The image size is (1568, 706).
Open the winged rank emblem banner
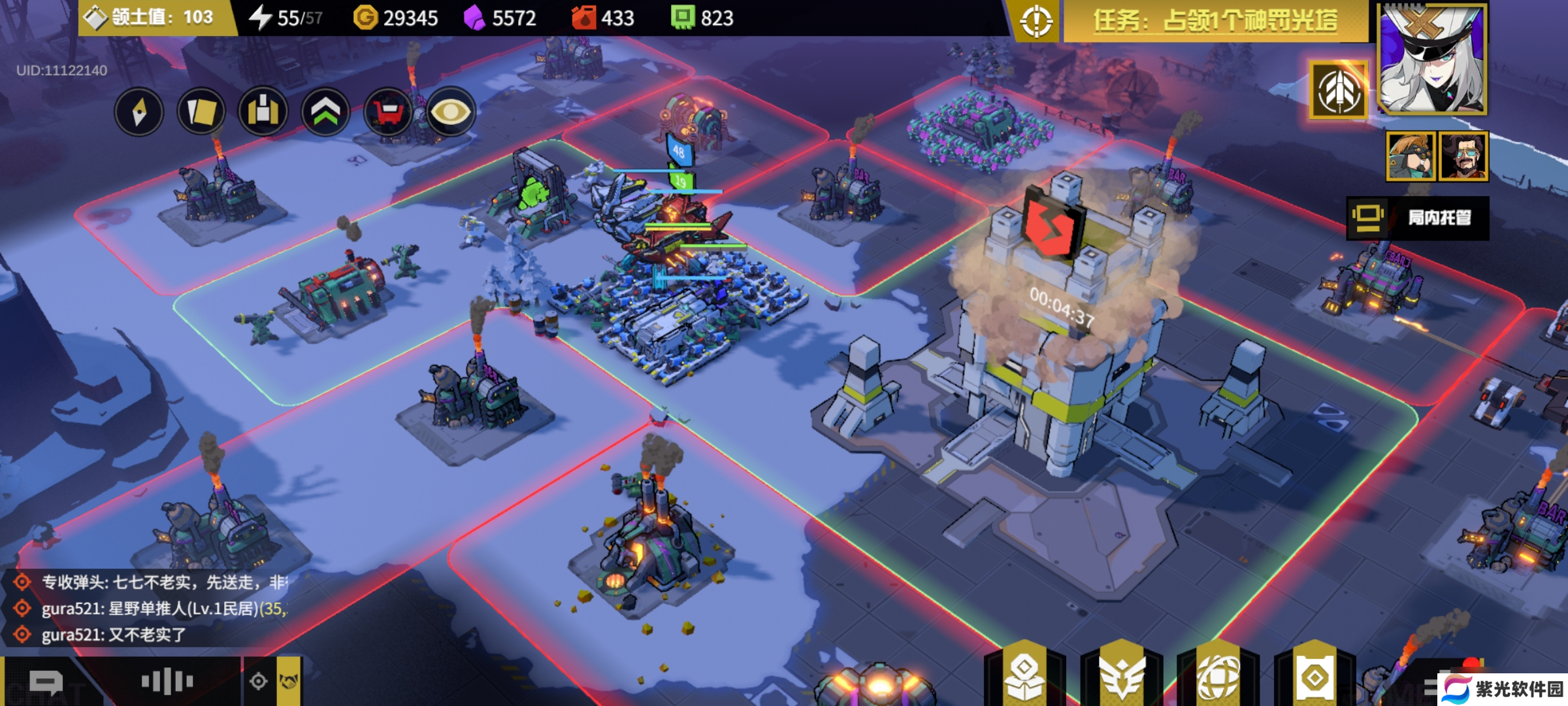click(1122, 677)
